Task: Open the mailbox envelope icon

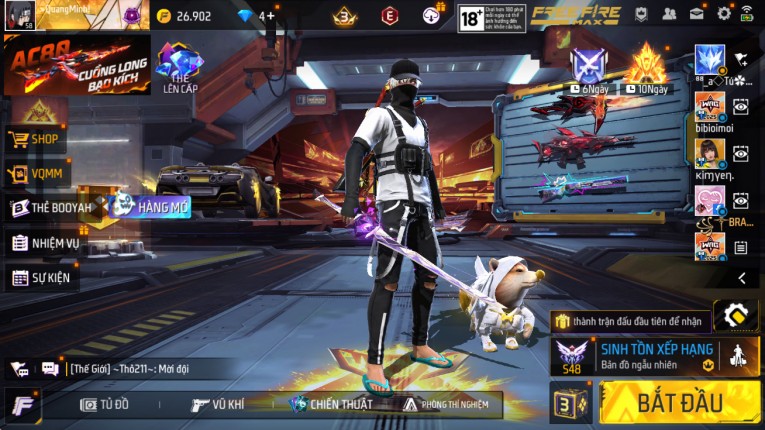Action: (696, 15)
